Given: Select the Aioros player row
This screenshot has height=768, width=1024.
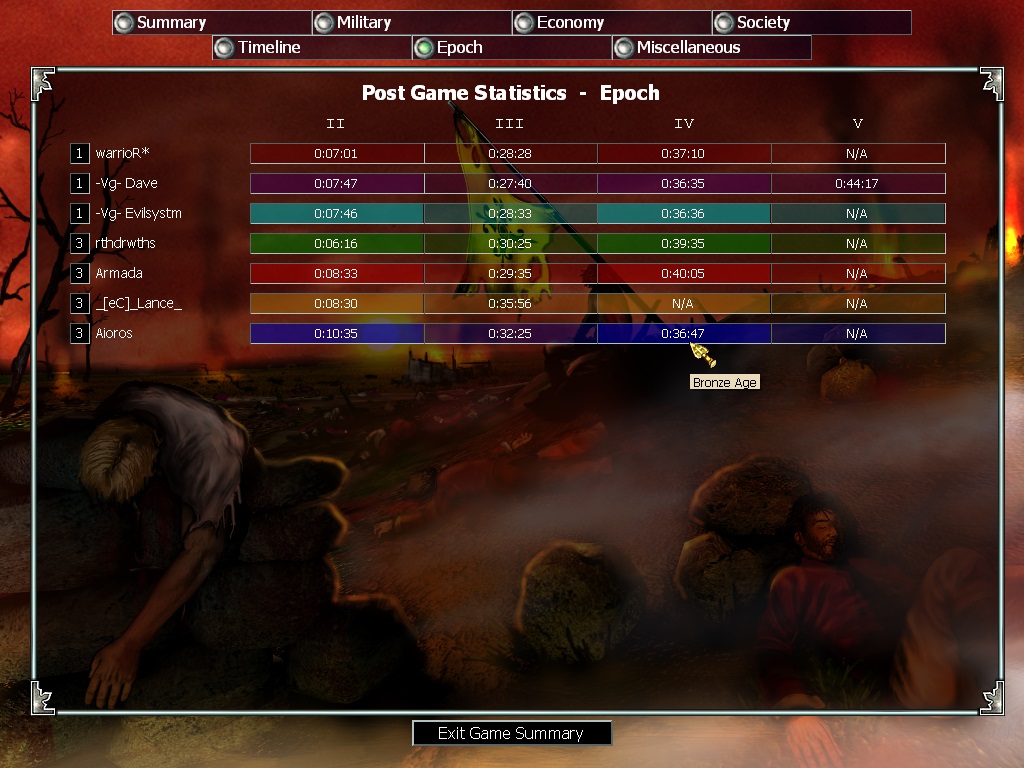Looking at the screenshot, I should tap(114, 333).
